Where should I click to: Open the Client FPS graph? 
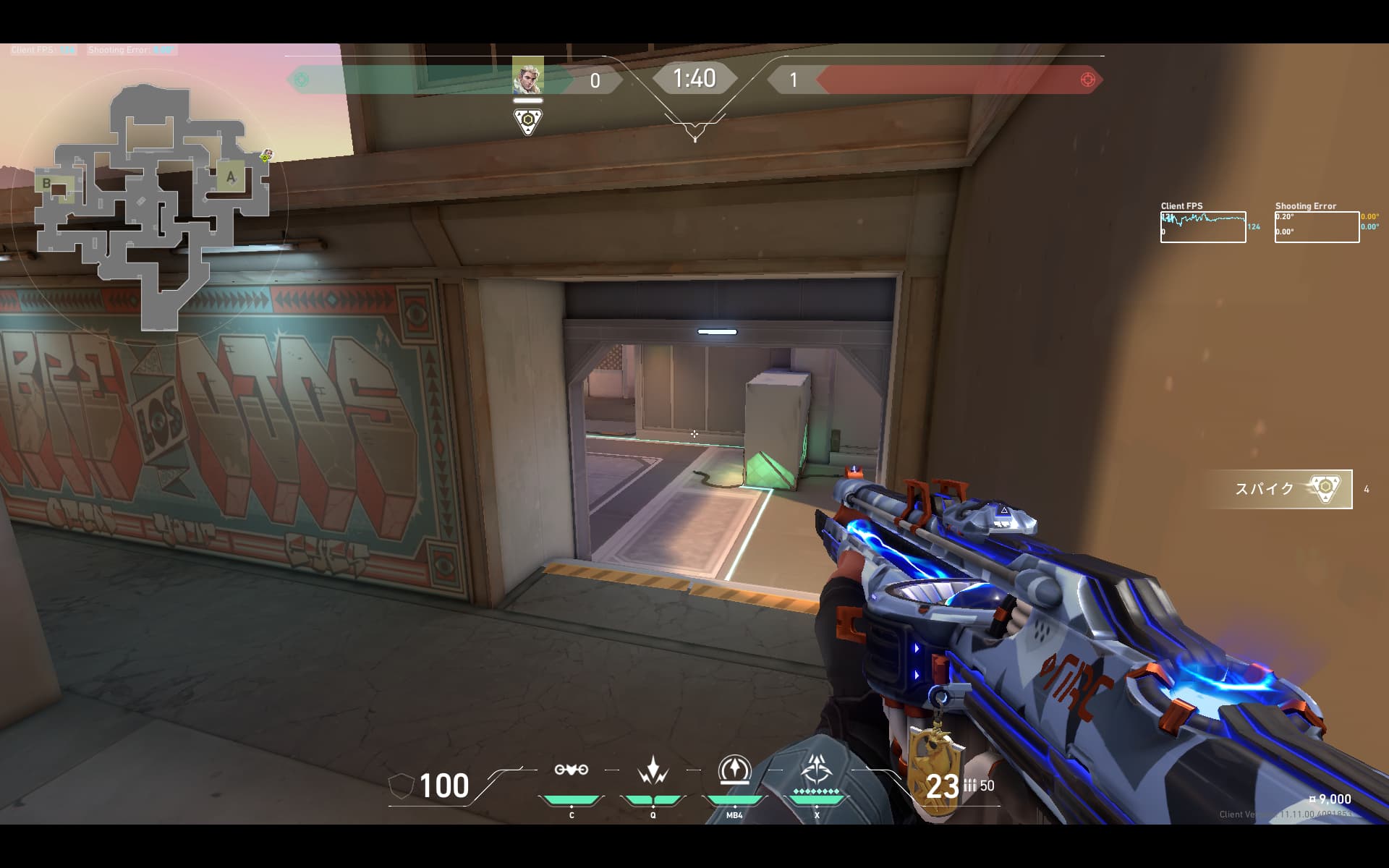click(1203, 226)
